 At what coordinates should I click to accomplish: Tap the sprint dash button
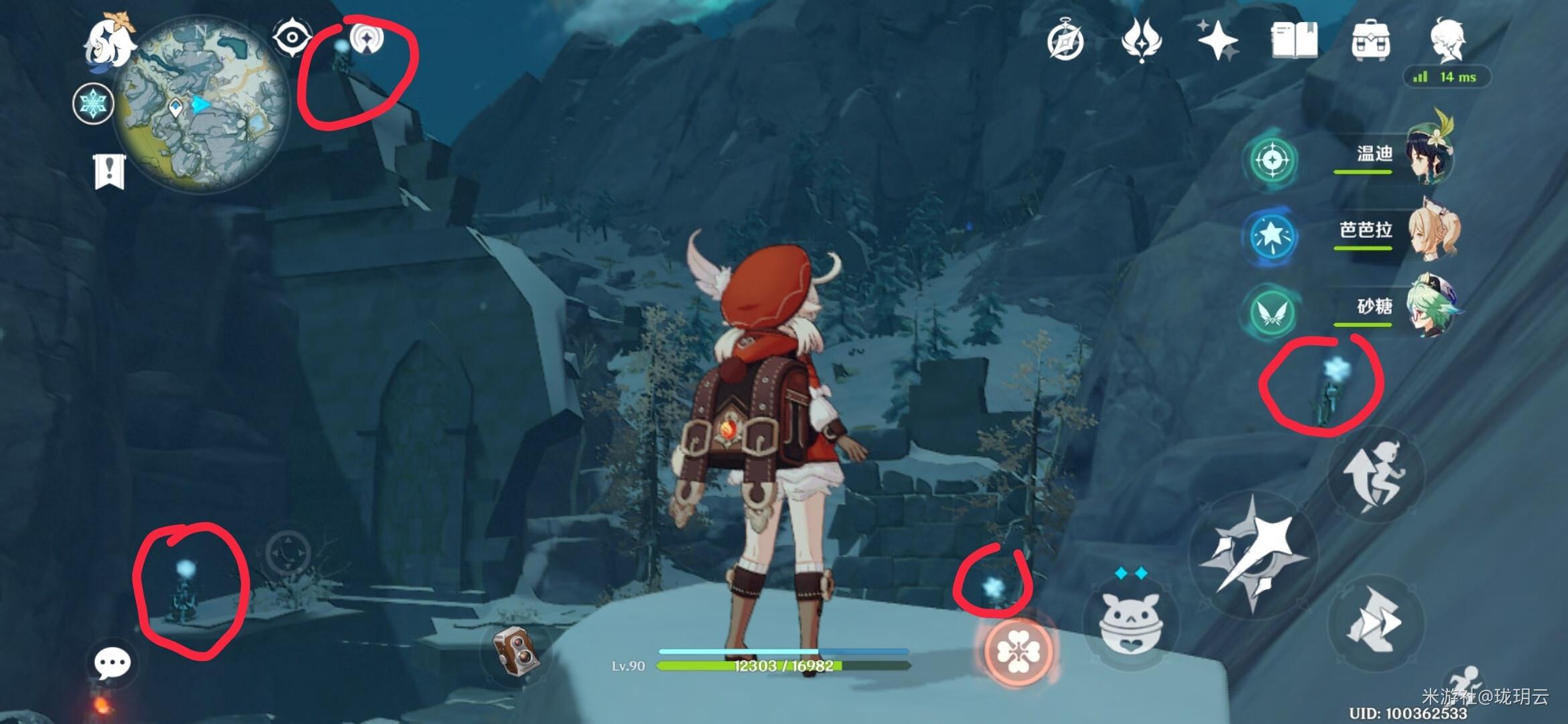click(1376, 621)
